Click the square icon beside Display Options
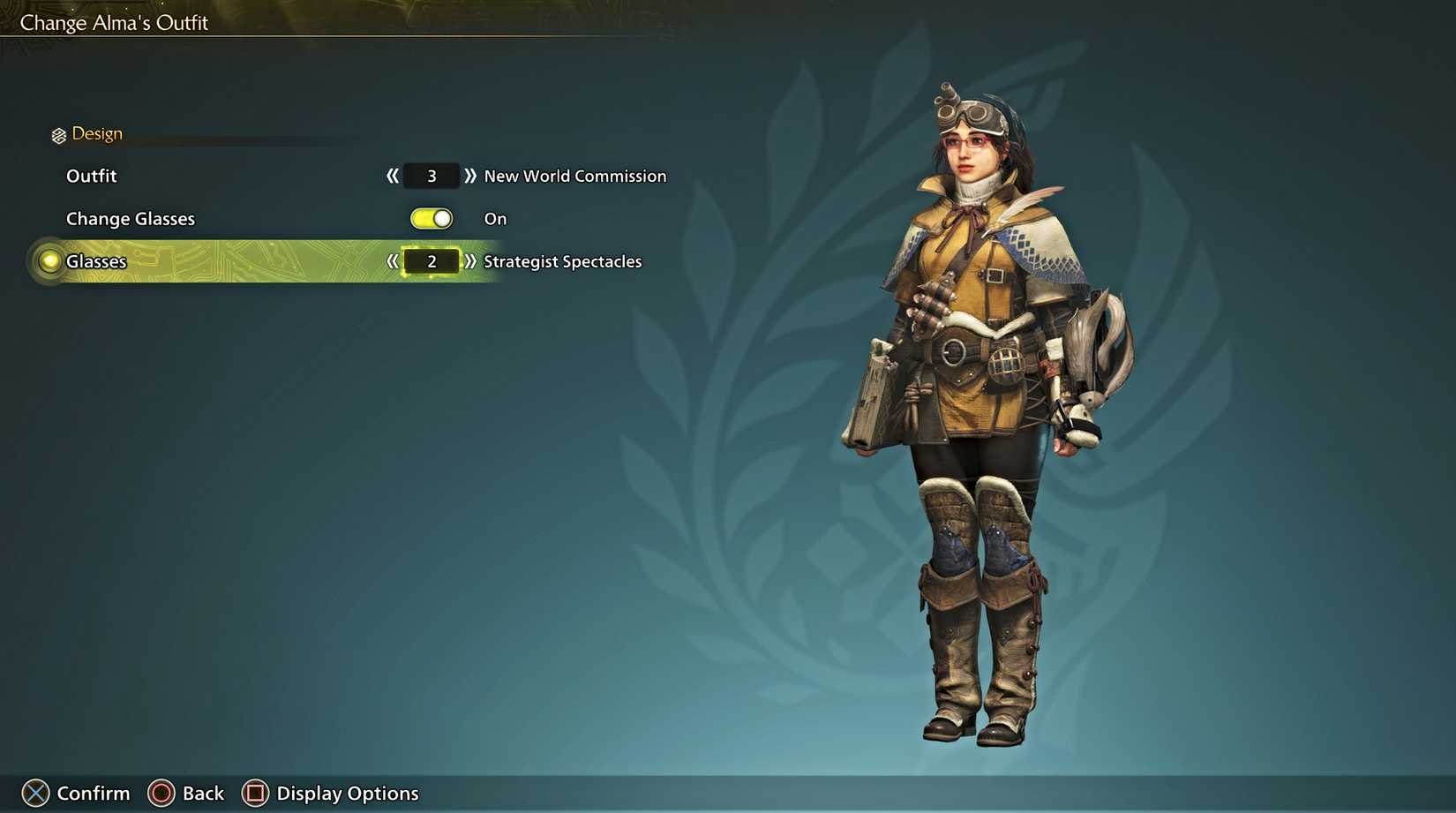This screenshot has height=813, width=1456. coord(254,792)
